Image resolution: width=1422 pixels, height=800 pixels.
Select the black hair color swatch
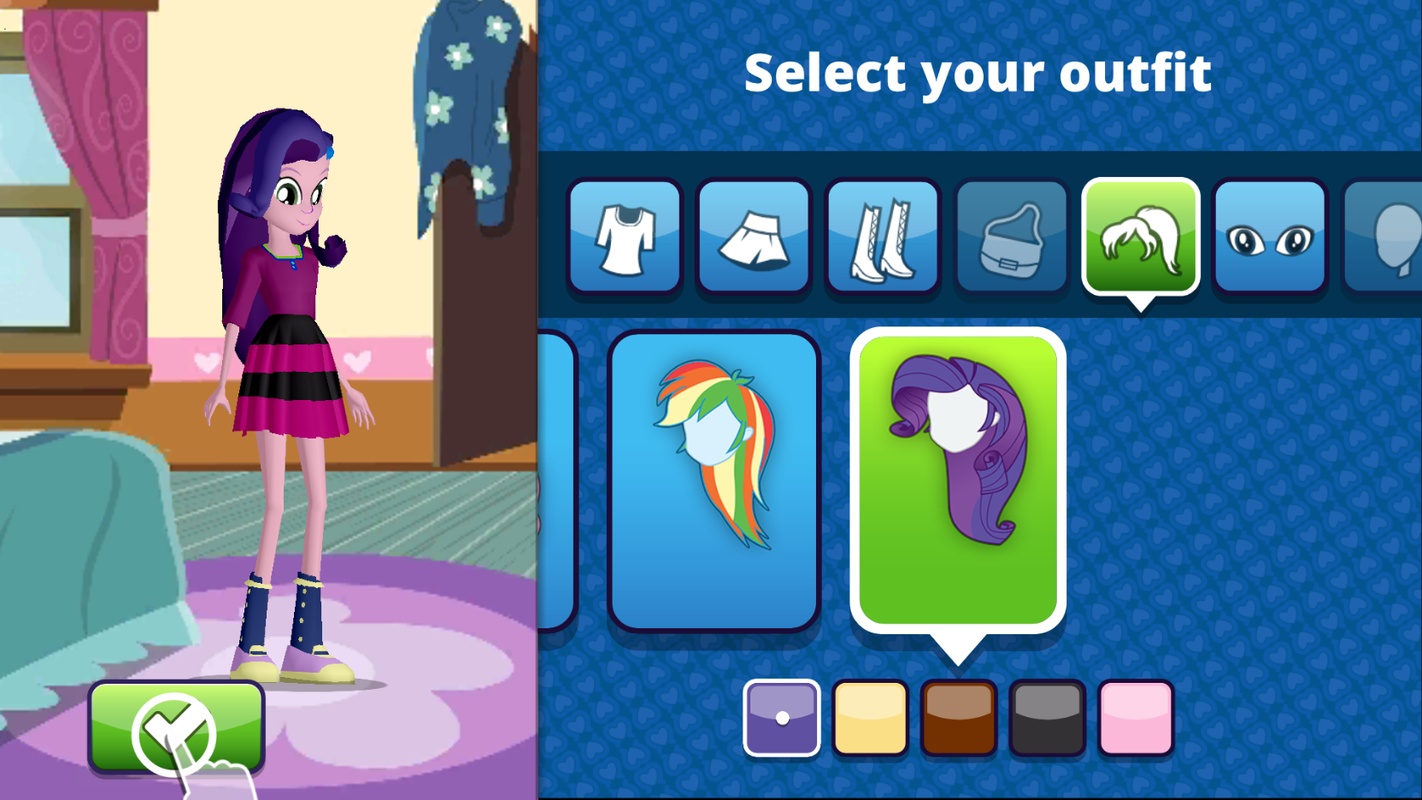coord(1047,717)
